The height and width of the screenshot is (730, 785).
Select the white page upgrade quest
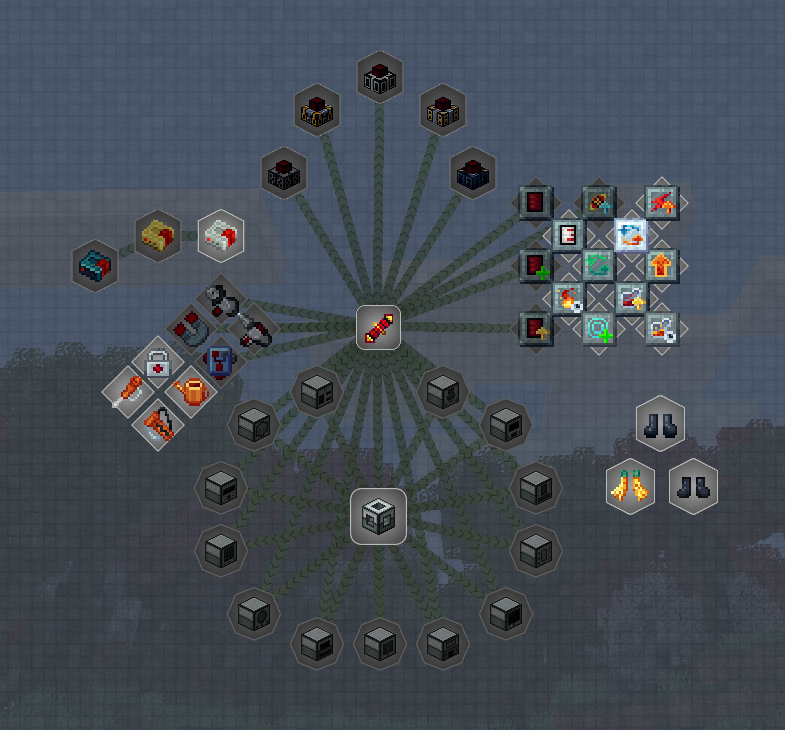pos(568,235)
